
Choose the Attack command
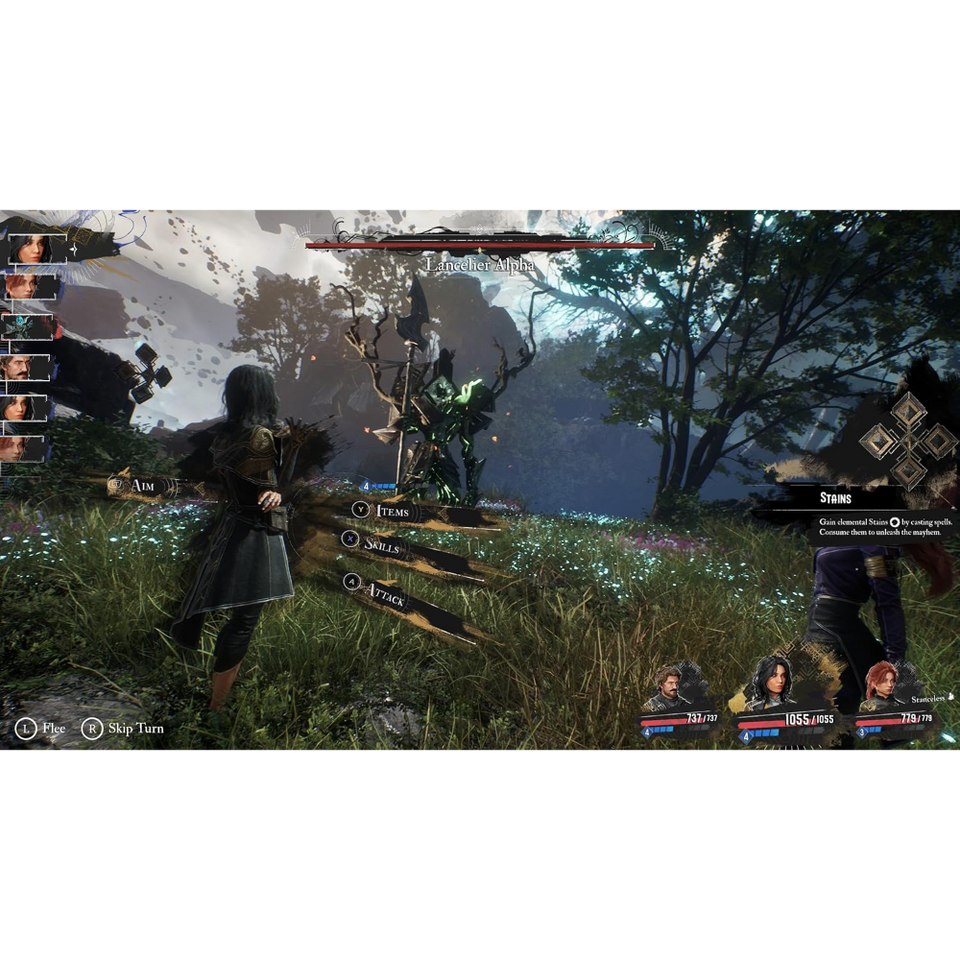pos(384,594)
